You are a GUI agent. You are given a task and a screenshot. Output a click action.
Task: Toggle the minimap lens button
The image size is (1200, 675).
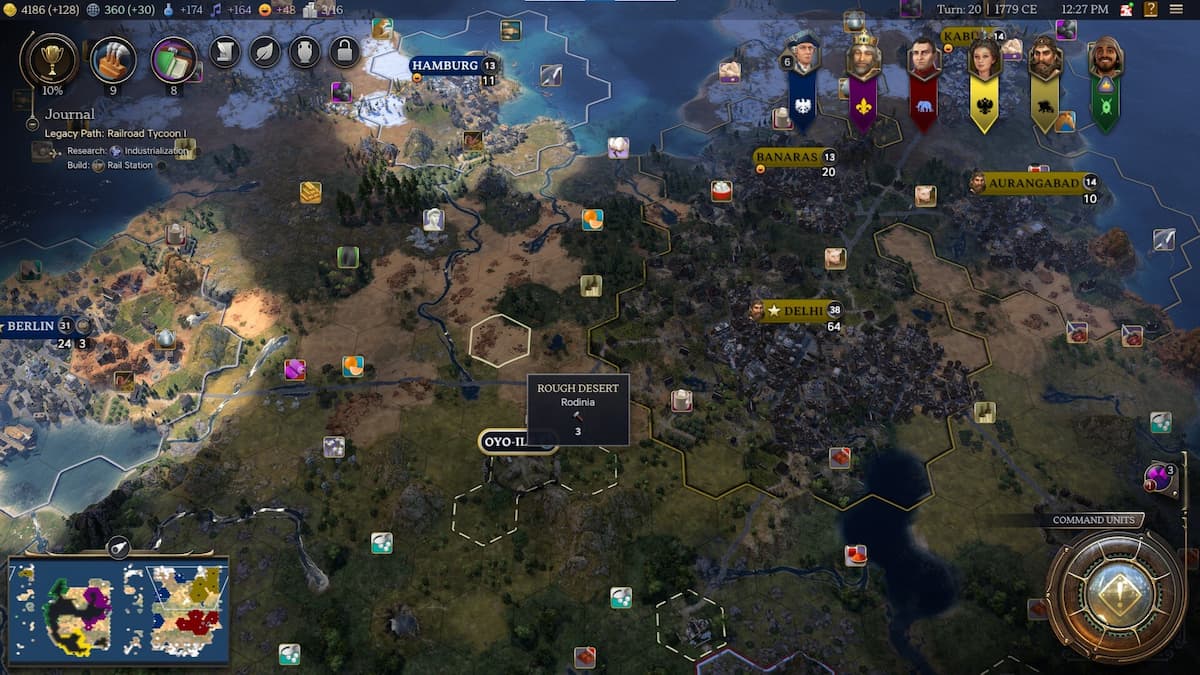(118, 547)
